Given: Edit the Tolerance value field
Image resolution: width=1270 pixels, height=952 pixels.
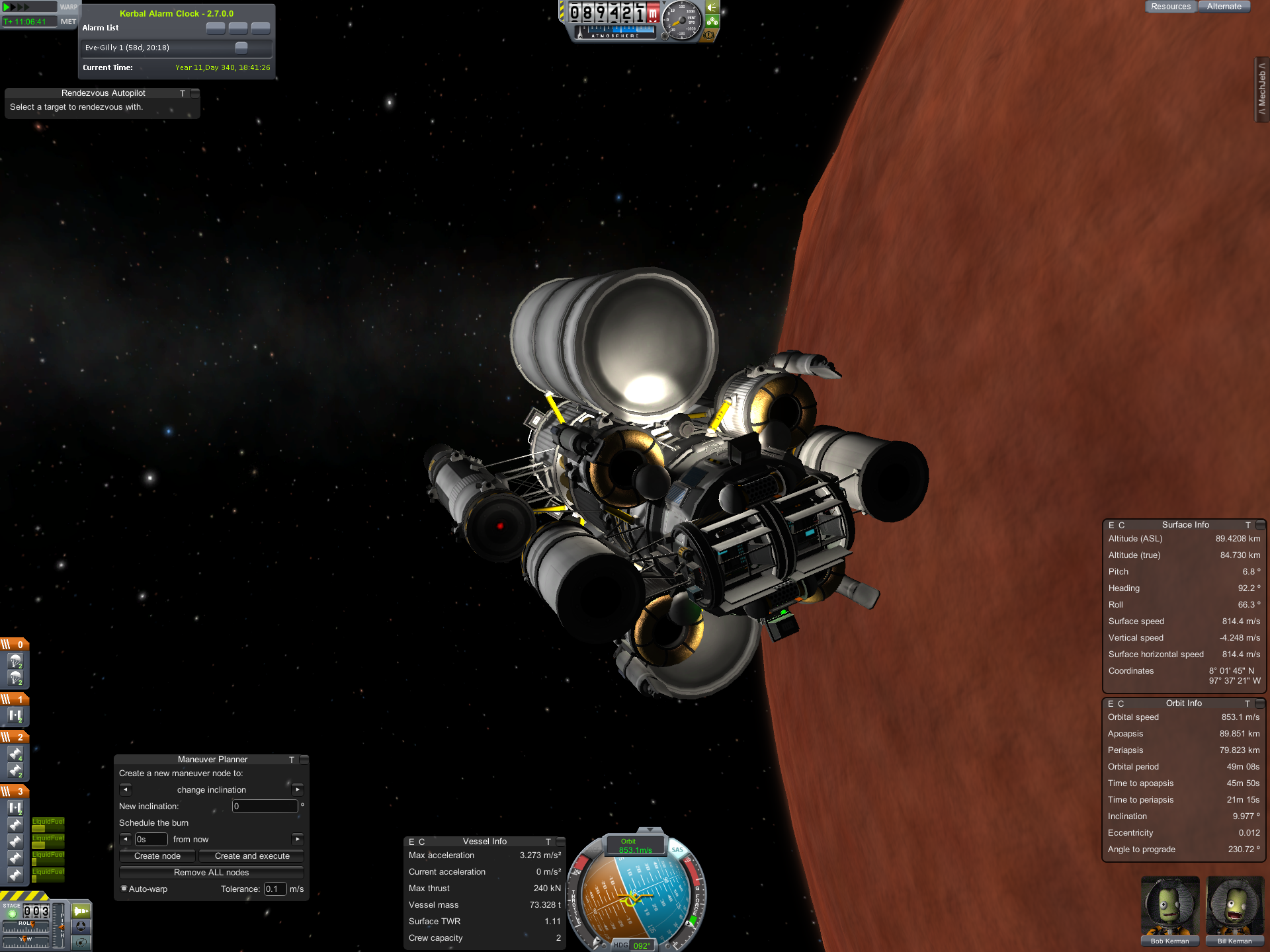Looking at the screenshot, I should click(275, 889).
